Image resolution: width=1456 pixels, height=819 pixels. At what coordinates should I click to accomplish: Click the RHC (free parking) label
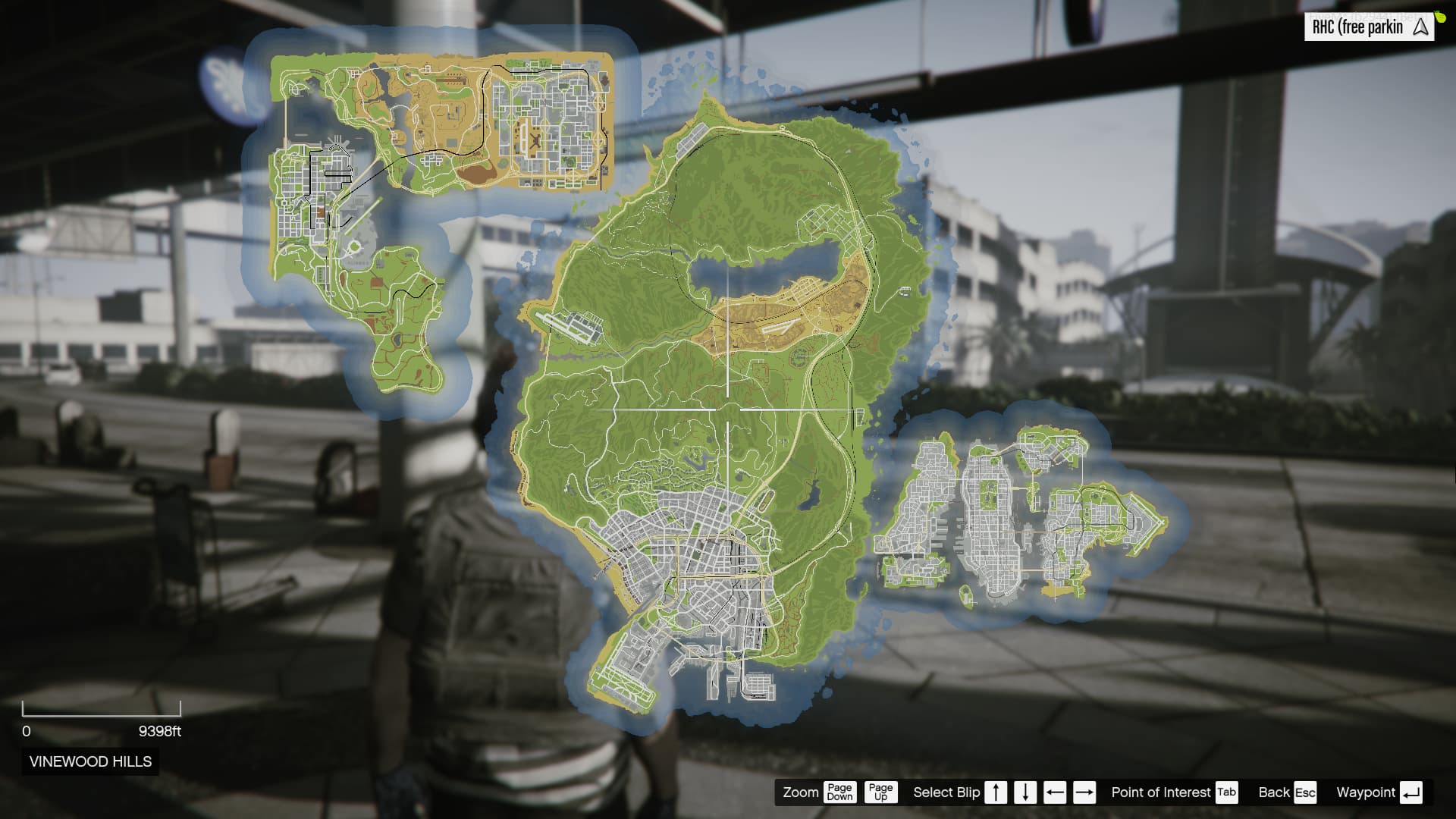(1358, 27)
